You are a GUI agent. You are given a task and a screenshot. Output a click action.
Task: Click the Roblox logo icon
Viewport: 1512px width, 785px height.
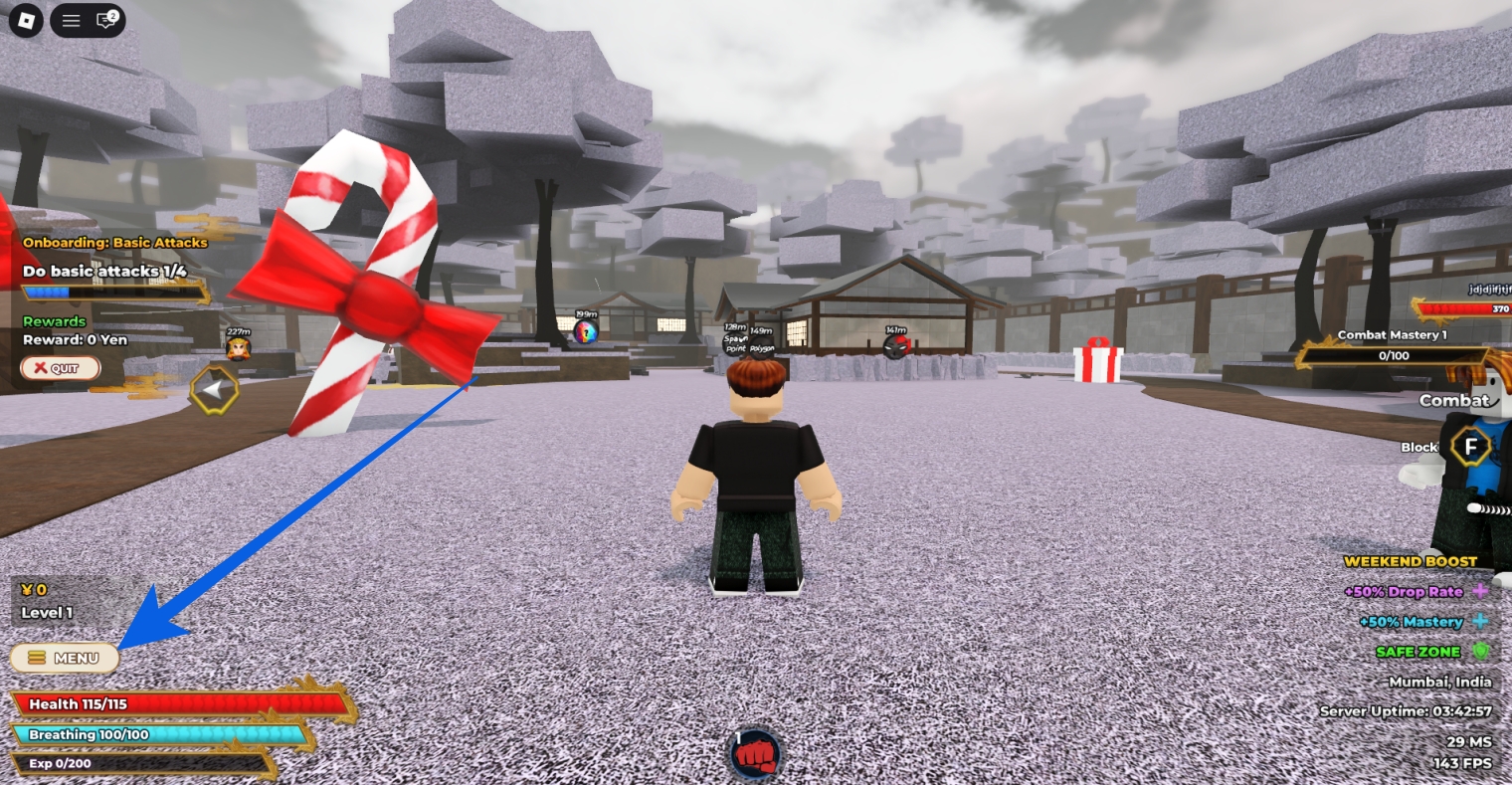(27, 20)
